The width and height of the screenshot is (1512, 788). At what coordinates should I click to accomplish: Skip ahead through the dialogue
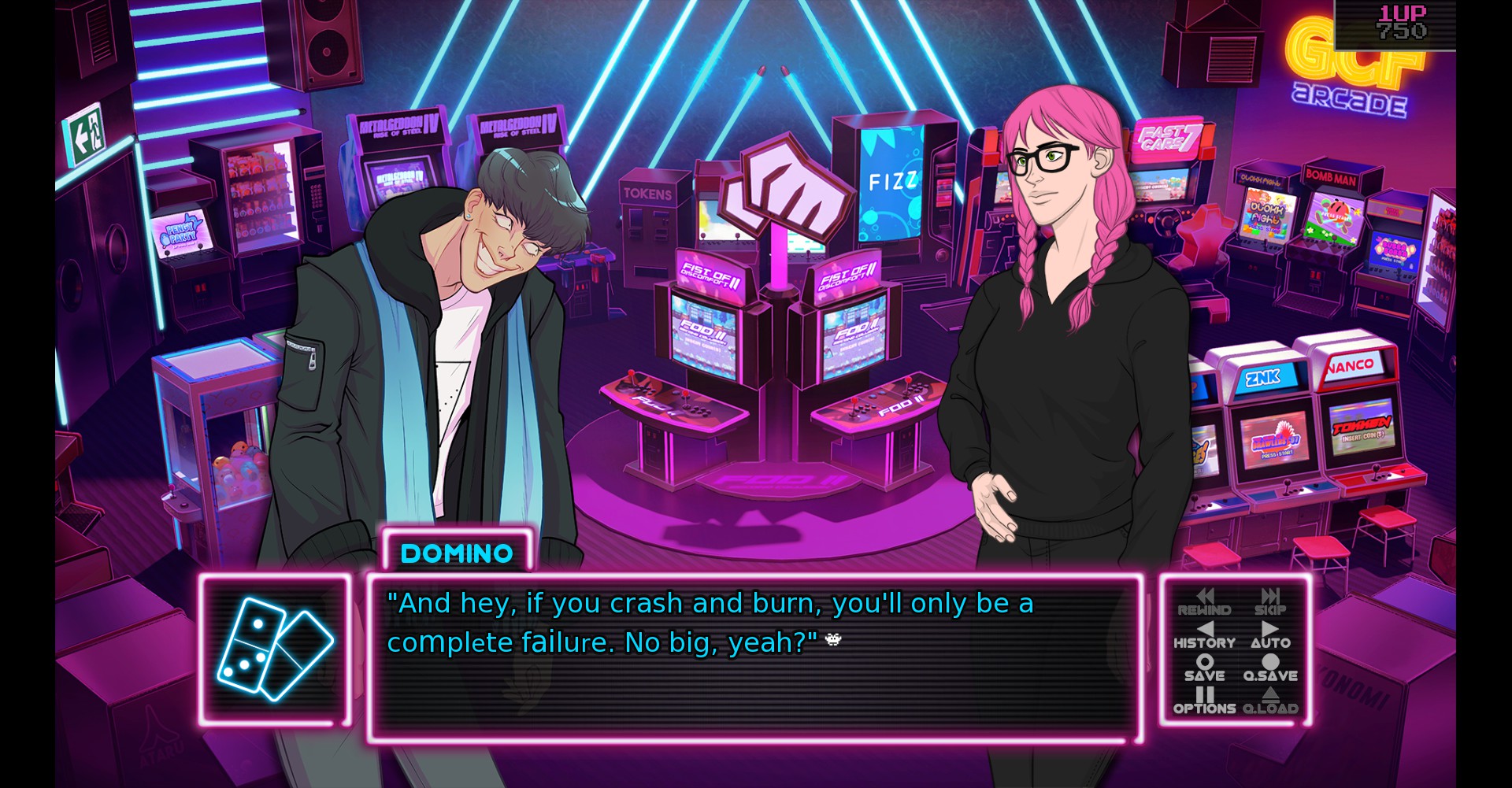tap(1269, 602)
